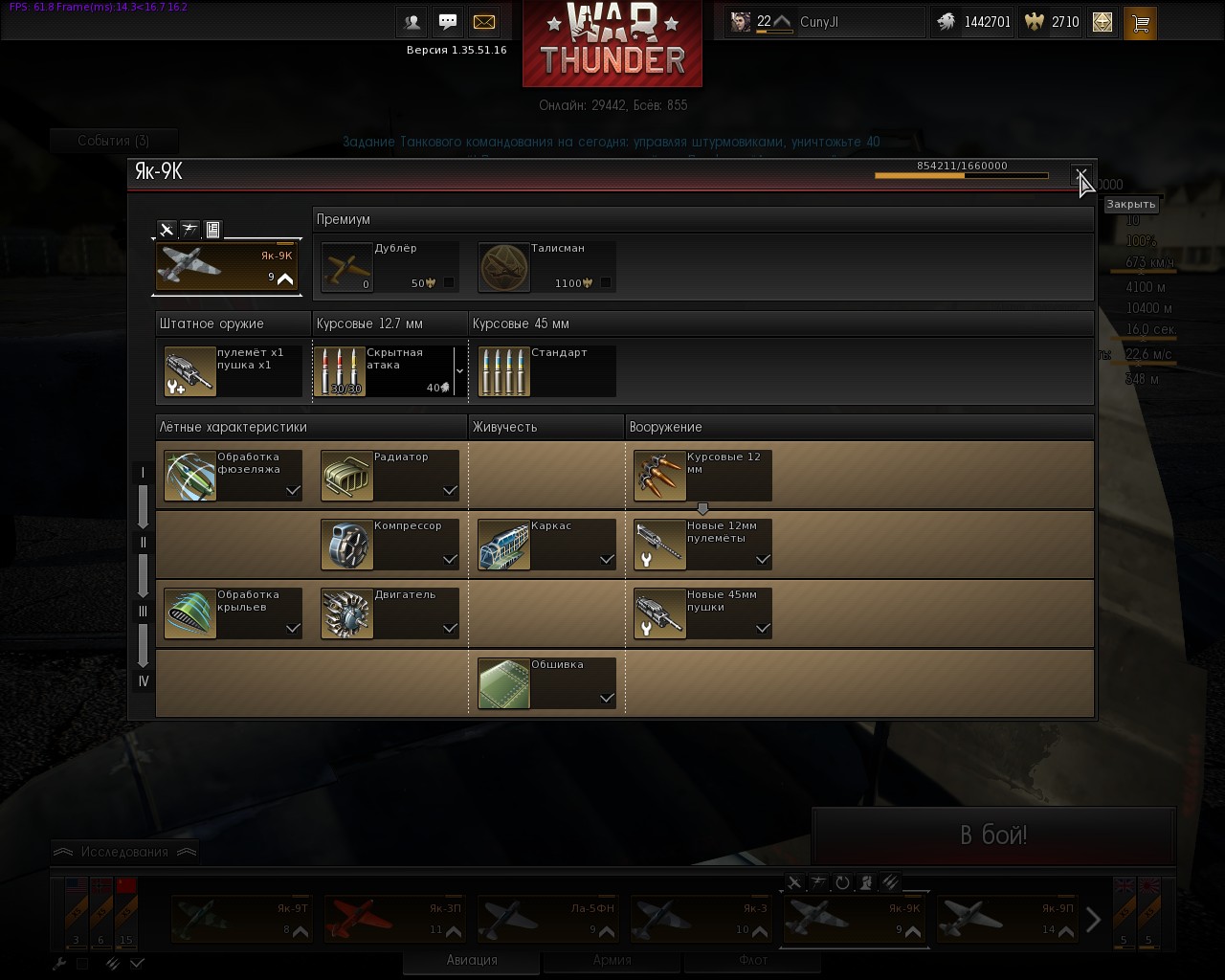The width and height of the screenshot is (1225, 980).
Task: Select the Як-3 aircraft slot
Action: tap(702, 919)
